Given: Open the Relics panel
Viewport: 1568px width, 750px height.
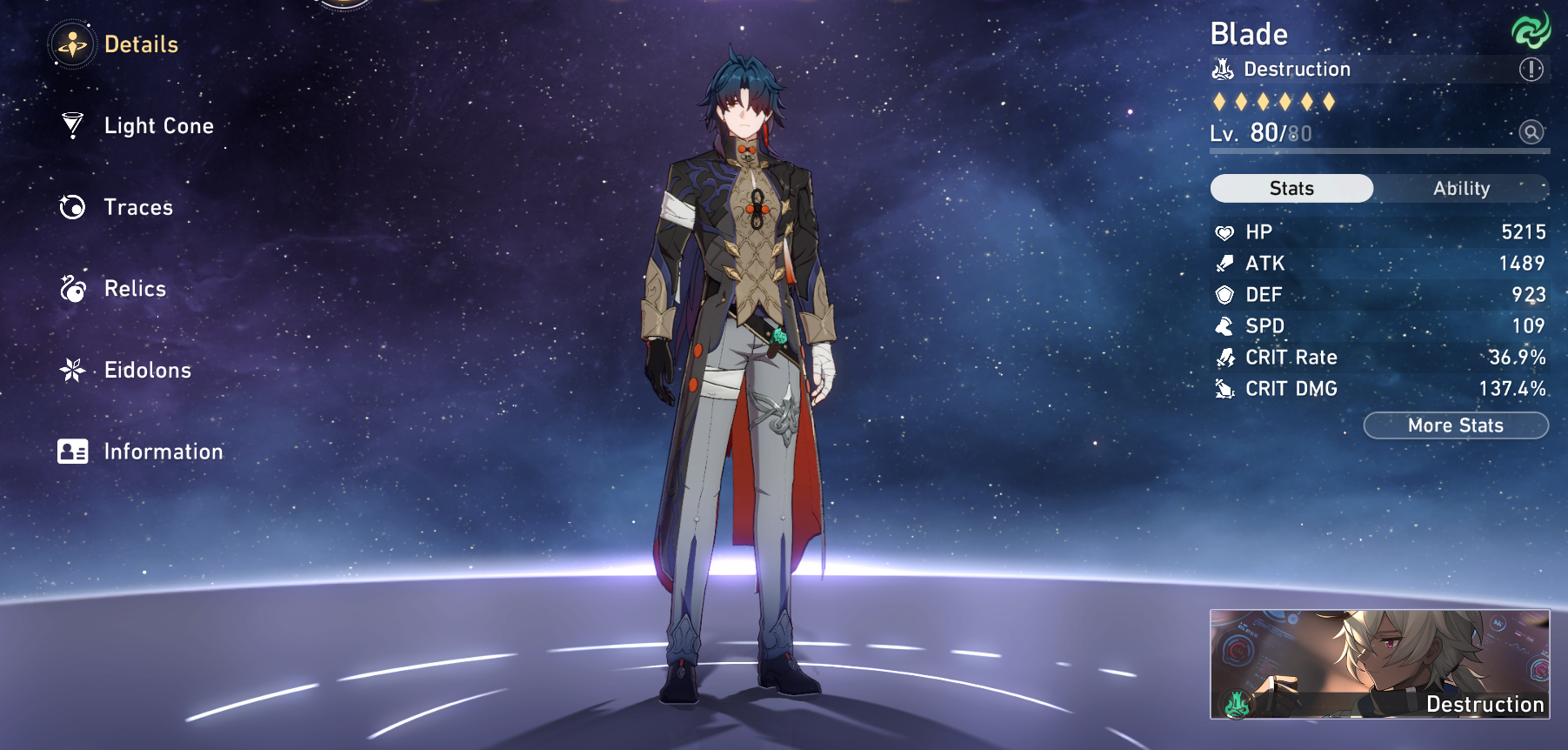Looking at the screenshot, I should [133, 289].
